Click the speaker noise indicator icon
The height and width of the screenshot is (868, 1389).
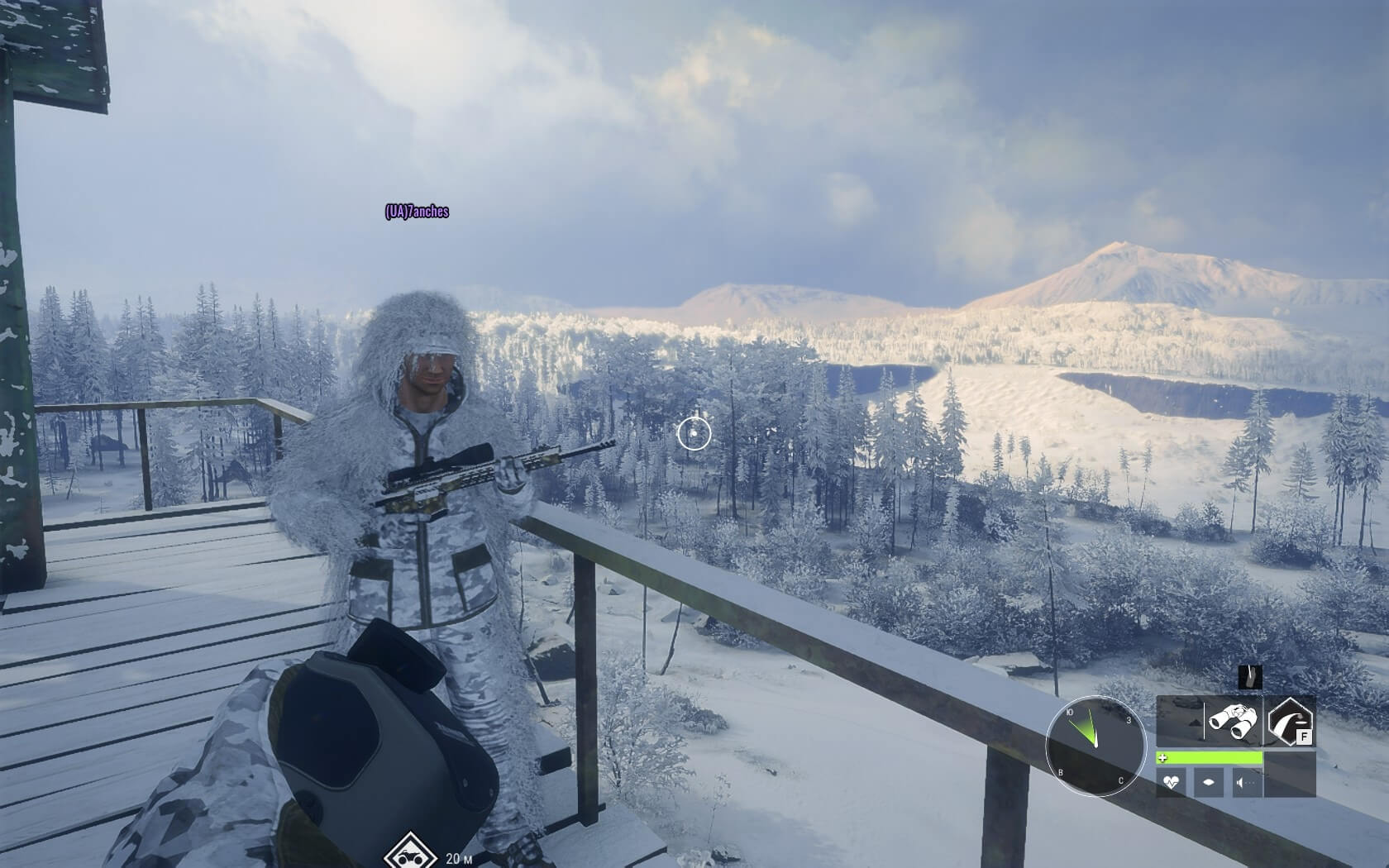tap(1245, 781)
